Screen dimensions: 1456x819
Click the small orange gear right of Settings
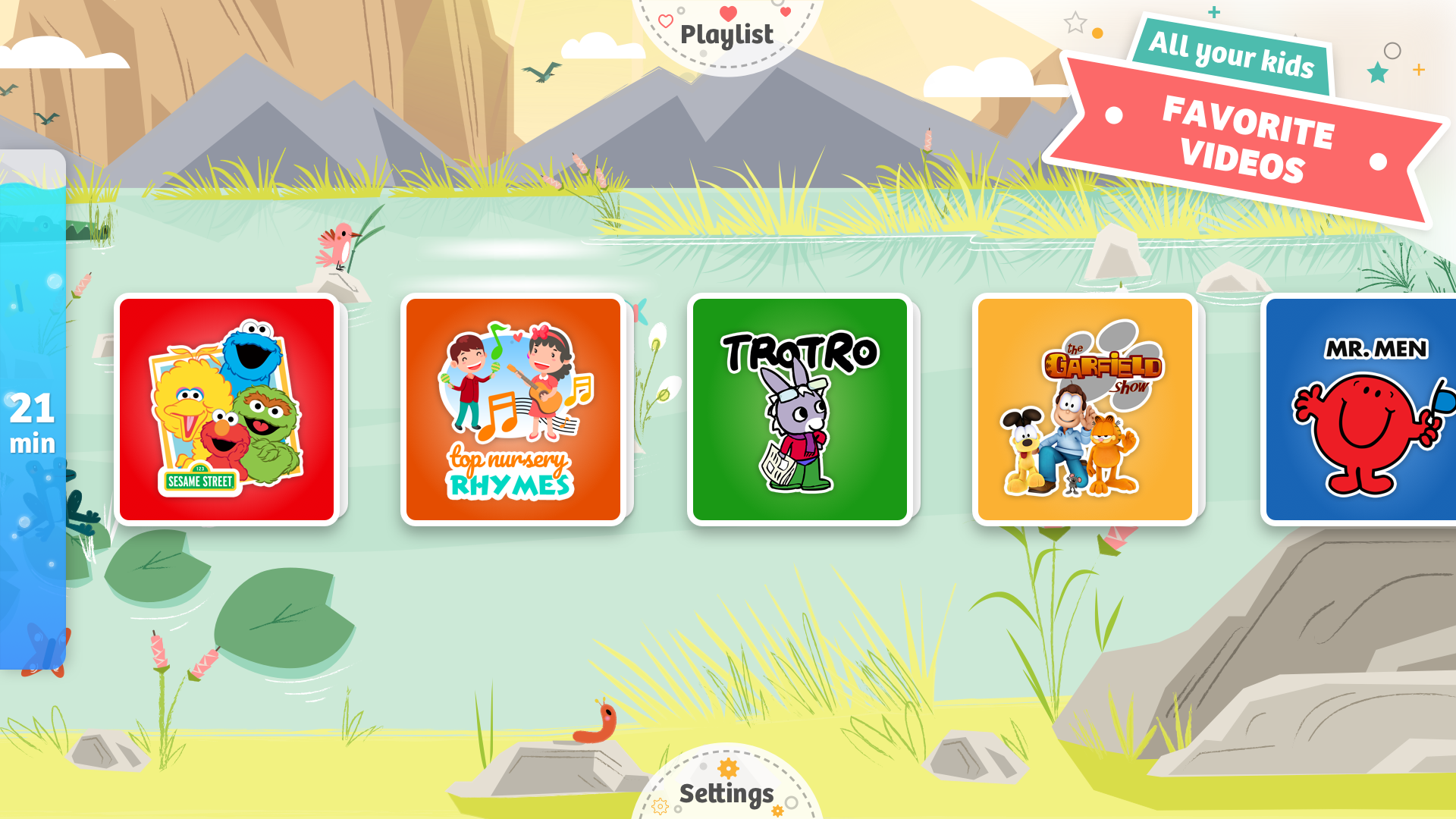tap(778, 810)
